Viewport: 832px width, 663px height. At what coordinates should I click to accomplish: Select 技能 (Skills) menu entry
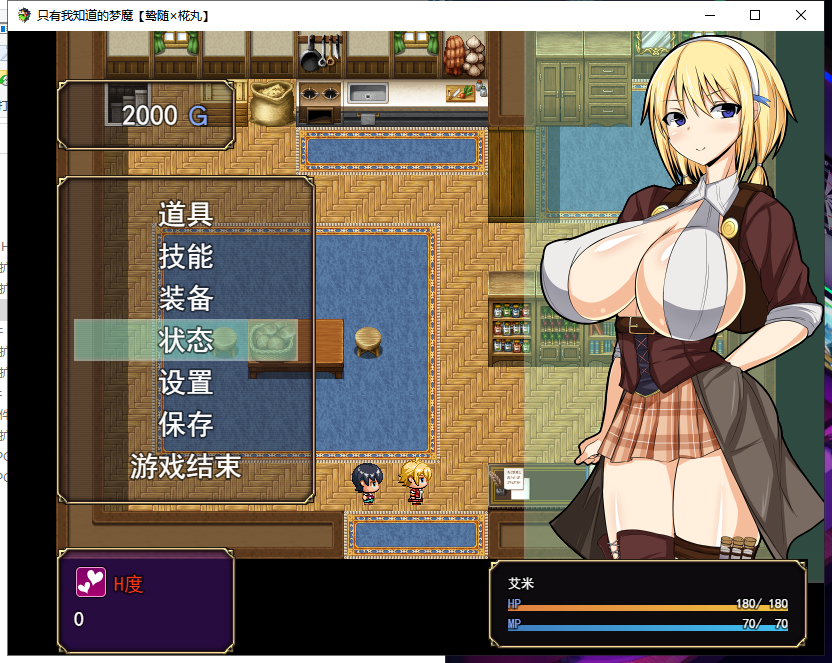coord(186,256)
